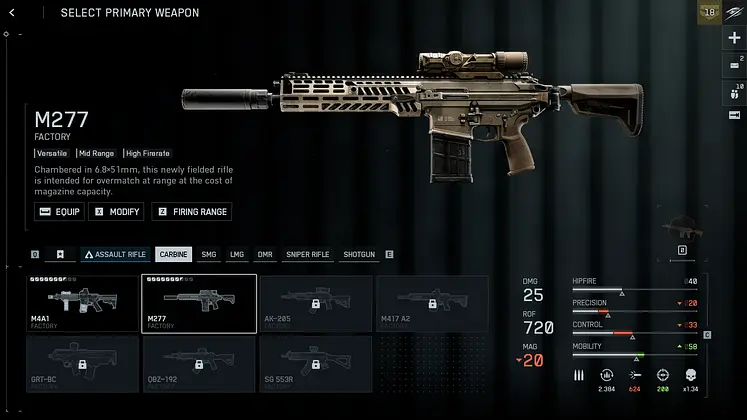Click the plus icon in the sidebar

(734, 37)
